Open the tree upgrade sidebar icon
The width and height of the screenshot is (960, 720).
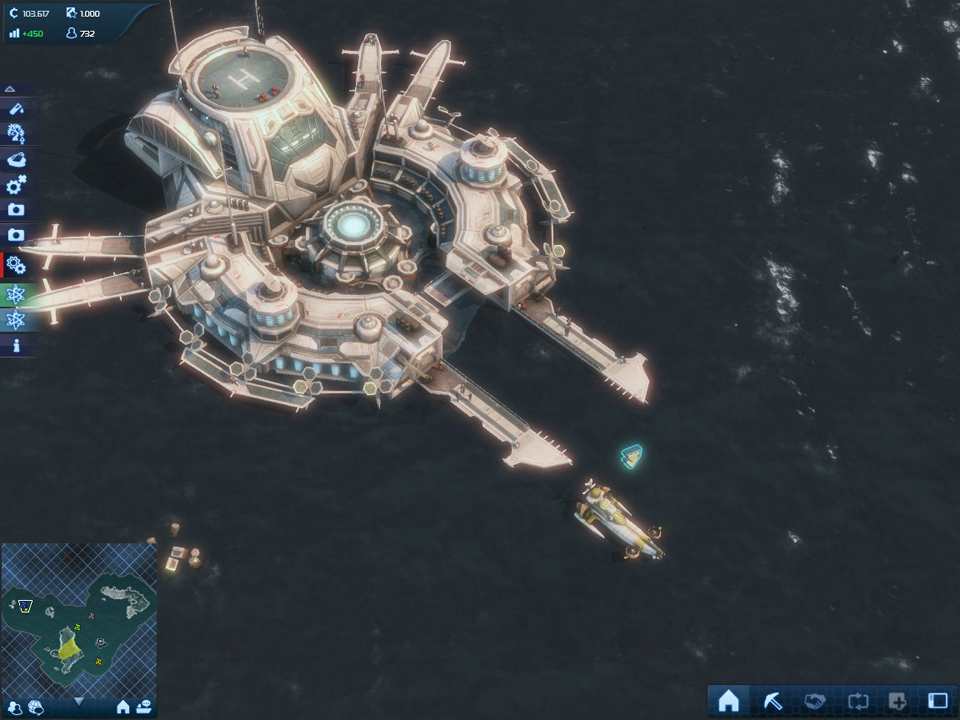(x=16, y=133)
